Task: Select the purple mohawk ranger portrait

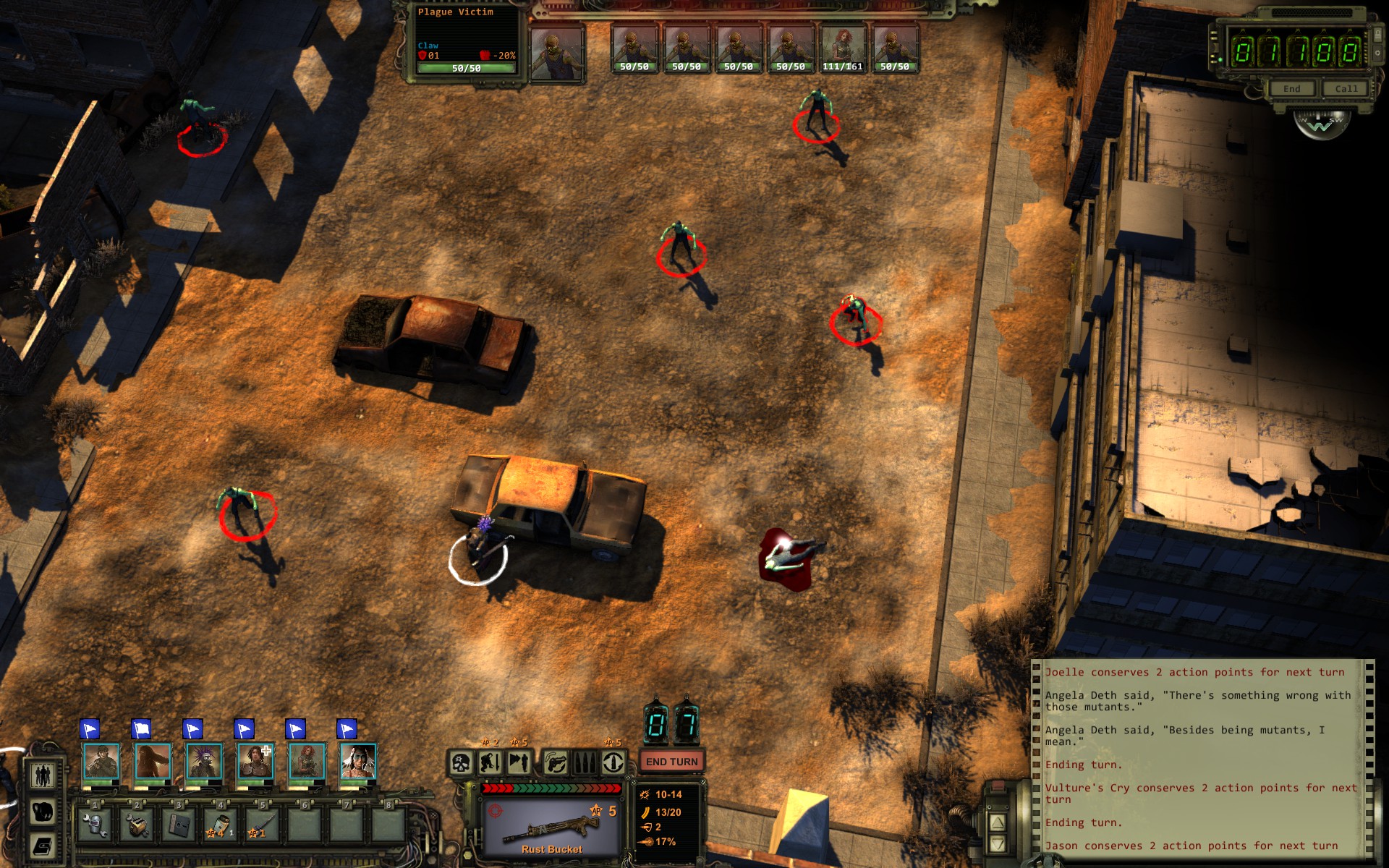Action: point(204,761)
